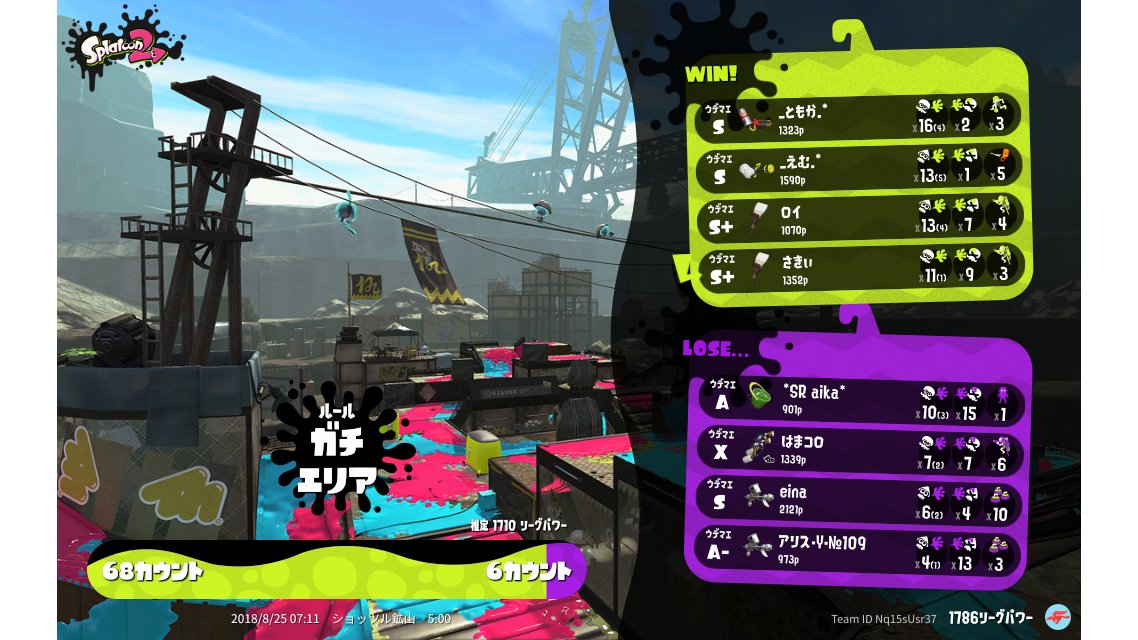Select the _えむ._ player row
This screenshot has width=1138, height=640.
[858, 167]
